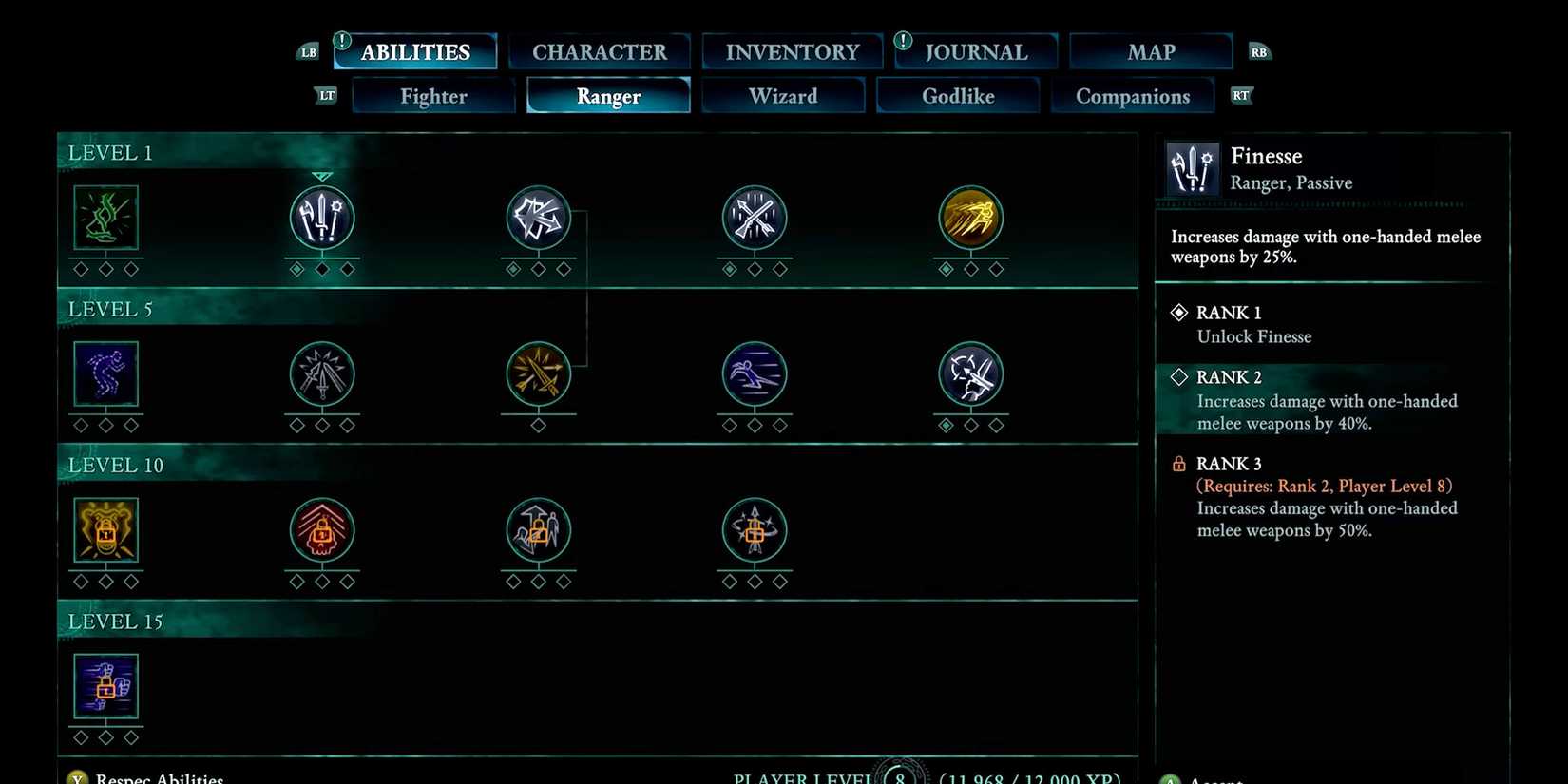Switch to the Wizard class tab
Viewport: 1568px width, 784px height.
pyautogui.click(x=783, y=95)
